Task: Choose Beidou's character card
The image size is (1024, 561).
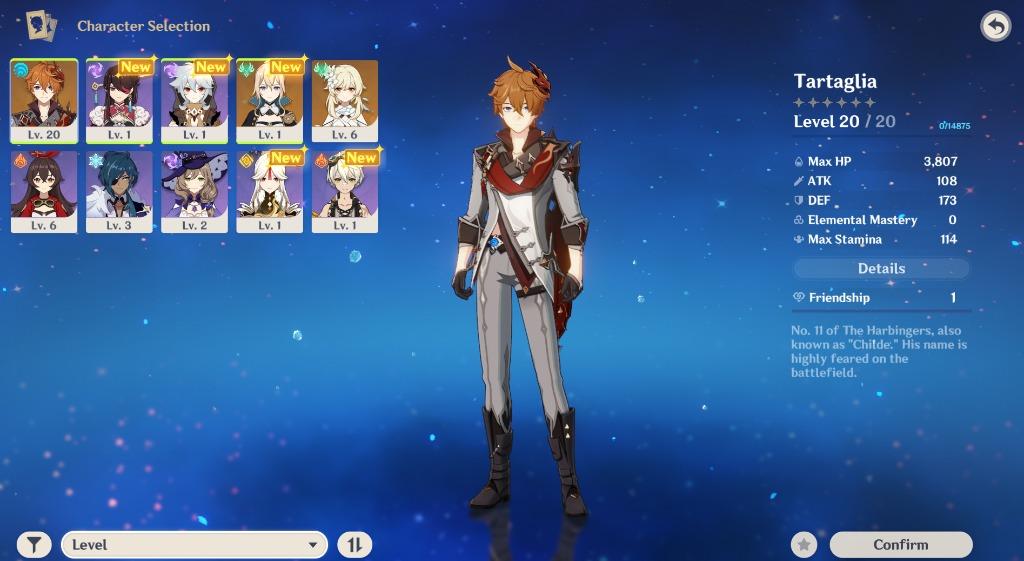Action: [119, 101]
